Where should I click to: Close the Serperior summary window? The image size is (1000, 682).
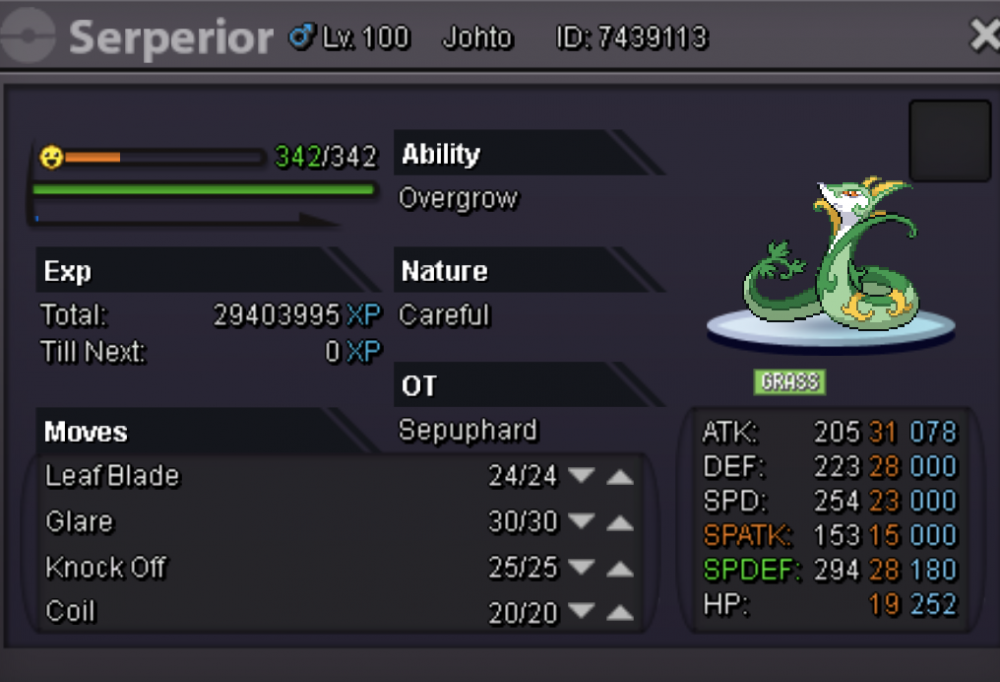(984, 37)
